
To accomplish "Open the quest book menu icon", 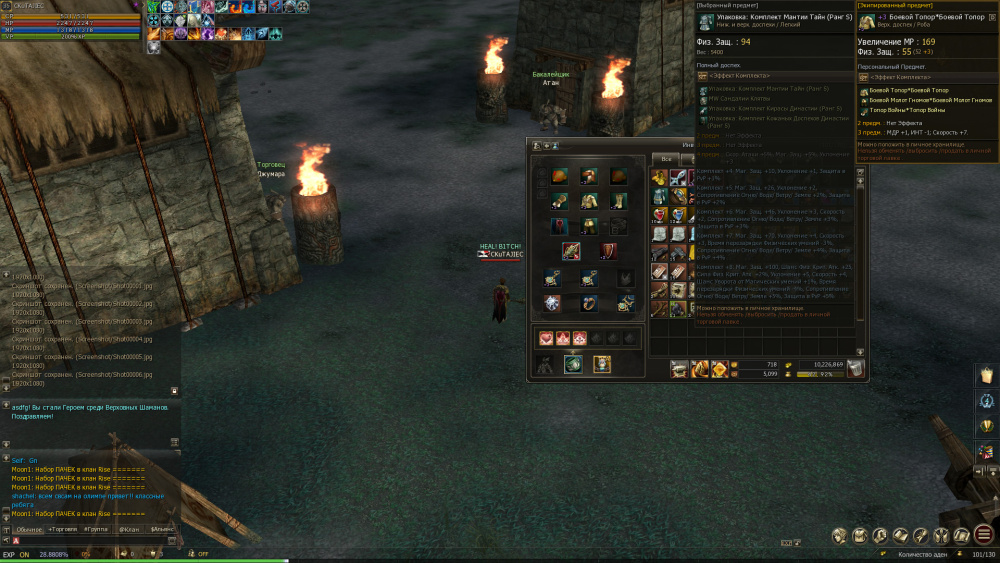I will point(900,535).
